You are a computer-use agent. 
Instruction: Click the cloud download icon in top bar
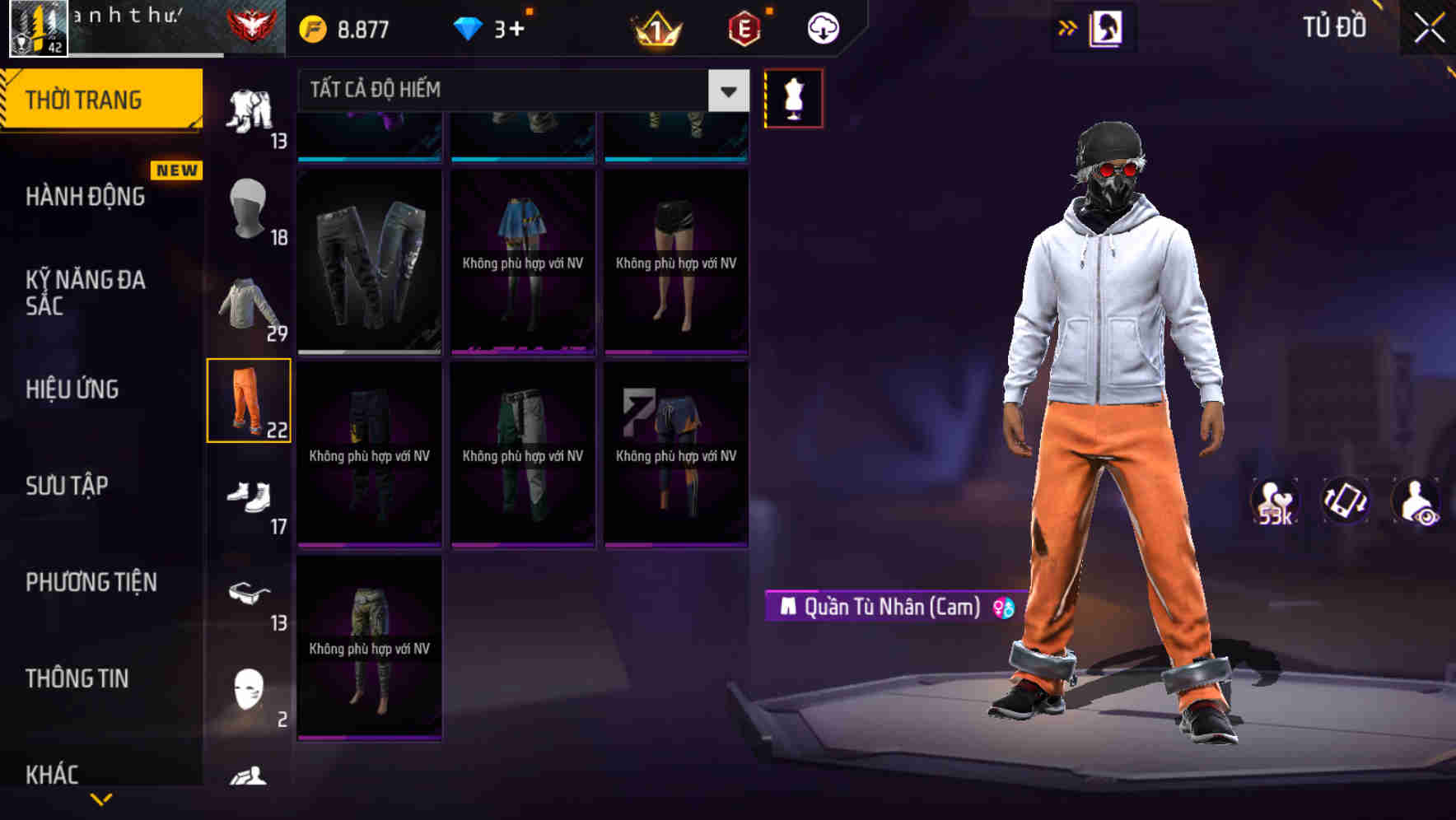(821, 27)
